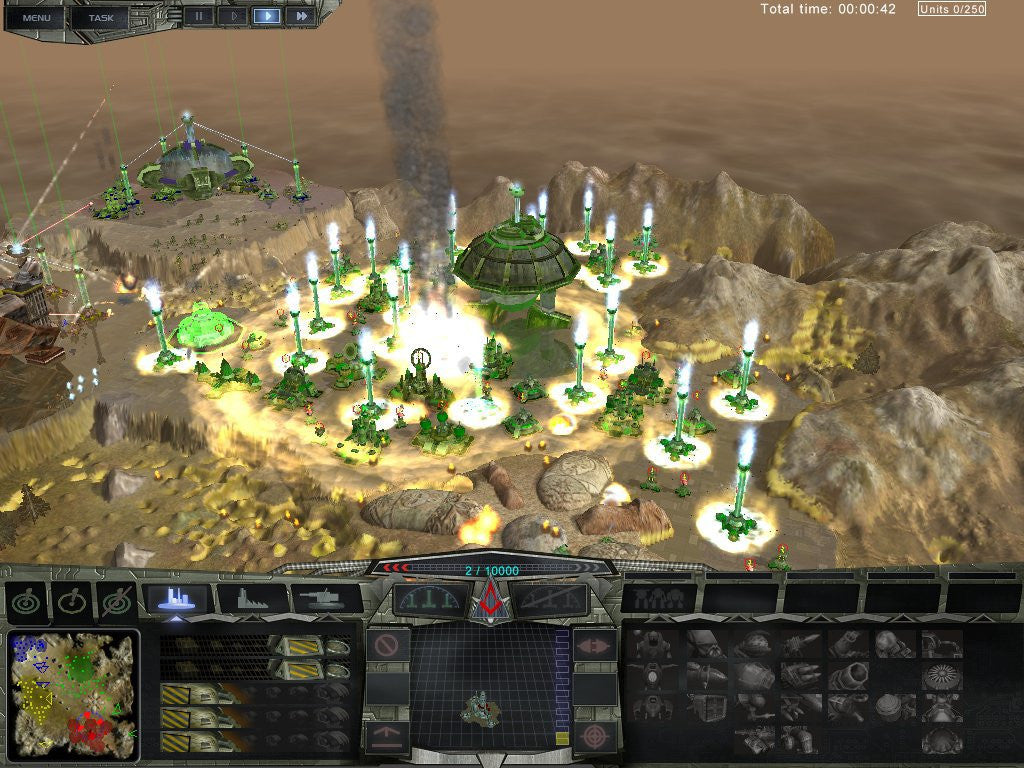Switch to the factory buildings tab
Image resolution: width=1024 pixels, height=768 pixels.
[x=252, y=598]
